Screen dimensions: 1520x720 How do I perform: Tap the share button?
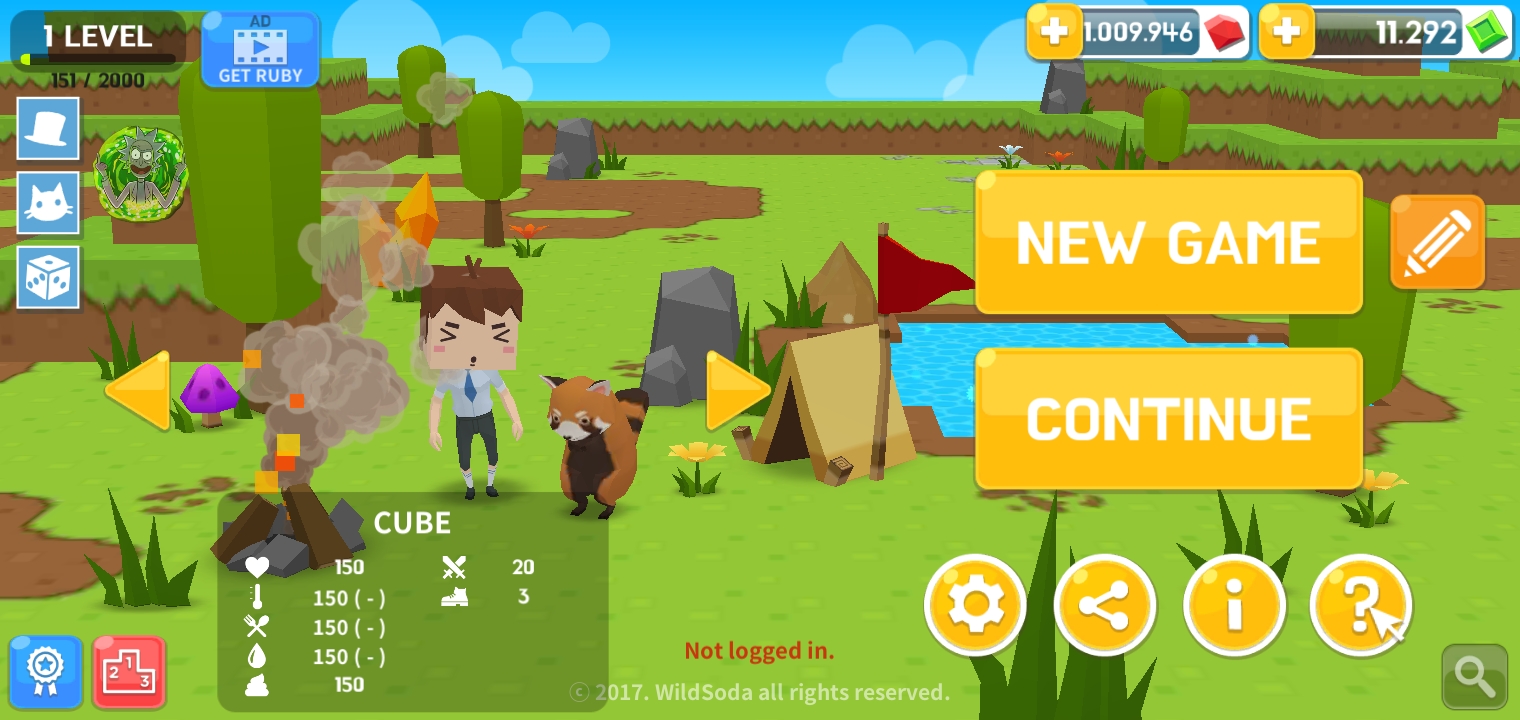(1105, 605)
